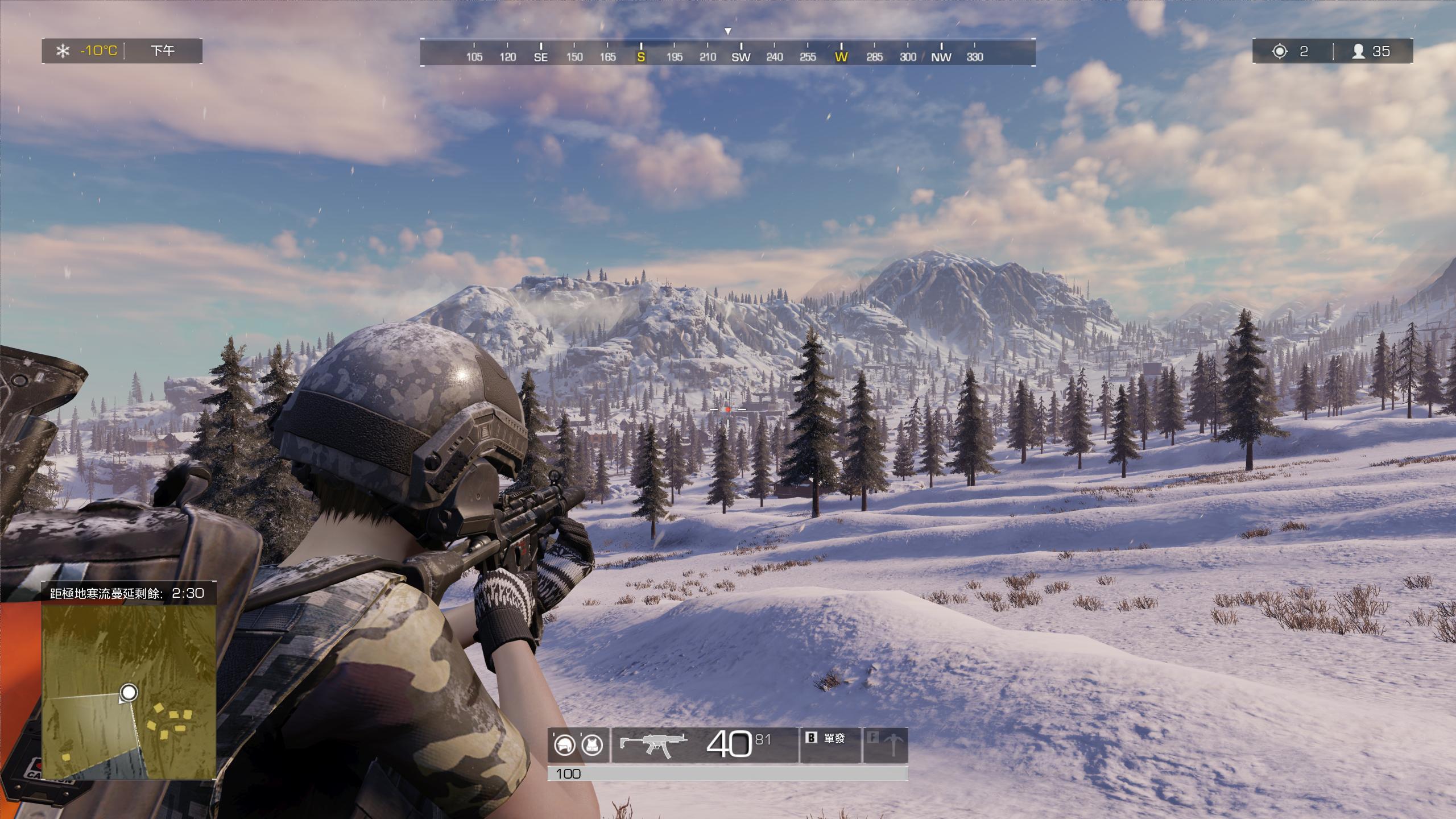Select the MP5 submachine gun weapon slot

point(653,745)
